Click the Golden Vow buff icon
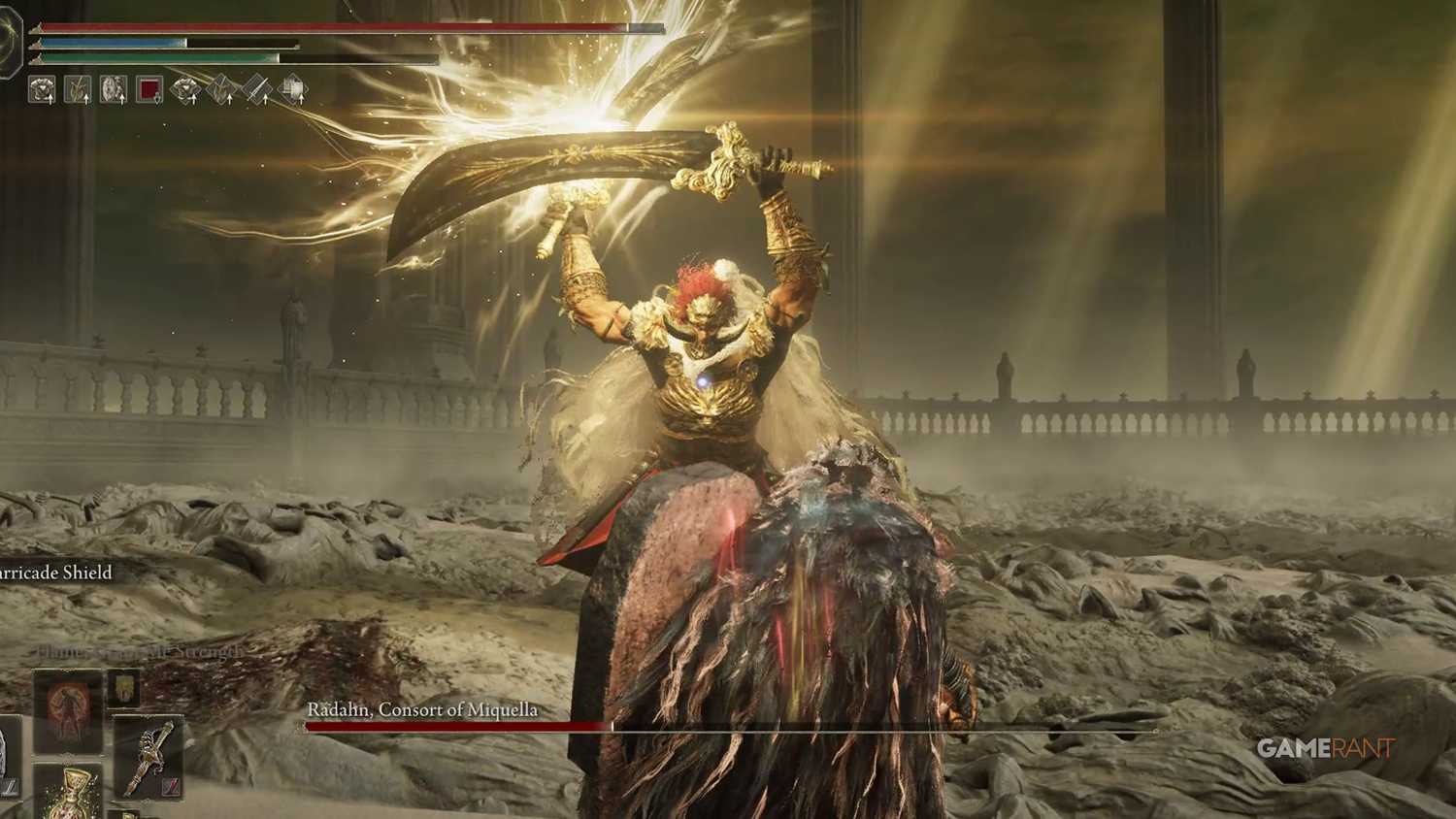Image resolution: width=1456 pixels, height=819 pixels. pos(78,88)
